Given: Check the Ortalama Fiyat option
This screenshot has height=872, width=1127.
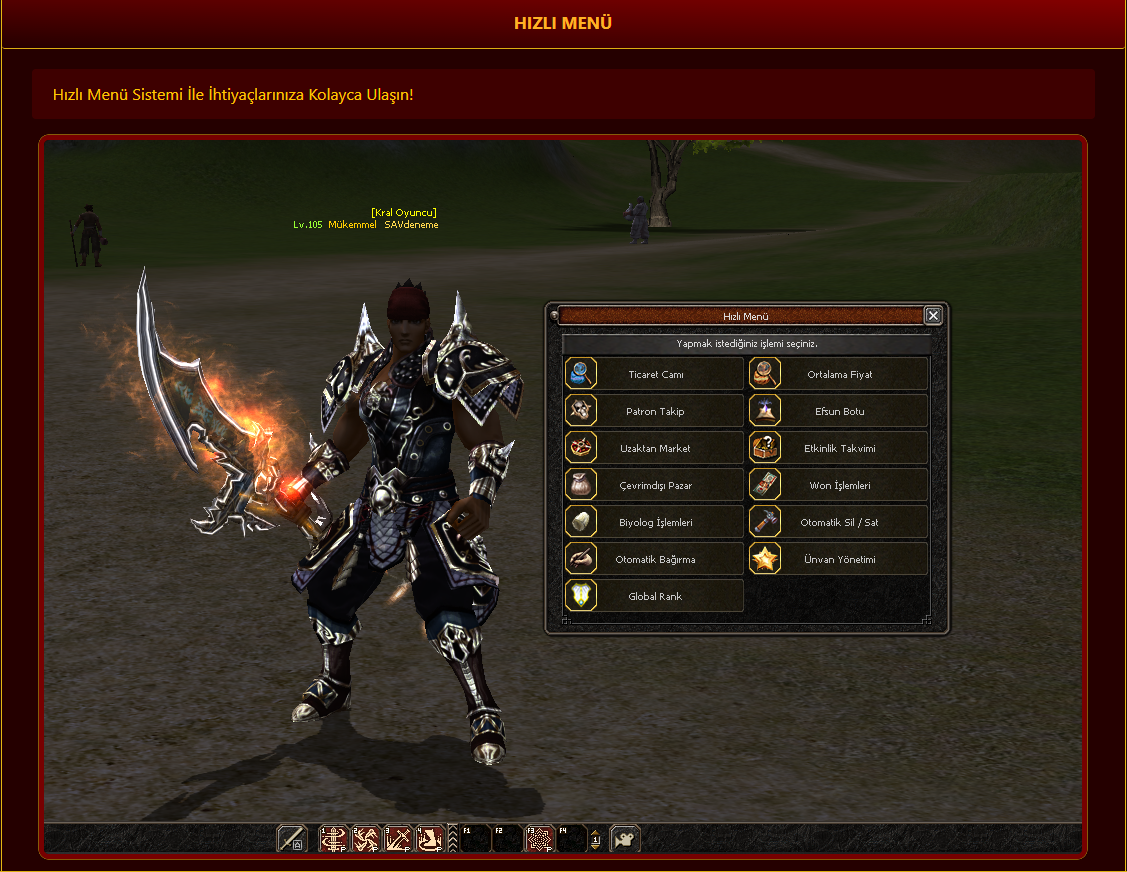Looking at the screenshot, I should [839, 374].
